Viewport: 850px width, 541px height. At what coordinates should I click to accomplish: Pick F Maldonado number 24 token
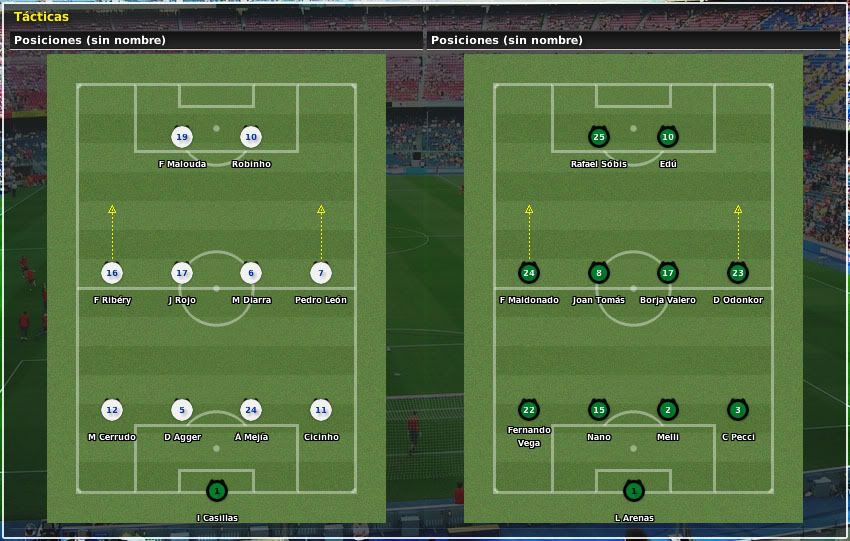click(x=529, y=273)
